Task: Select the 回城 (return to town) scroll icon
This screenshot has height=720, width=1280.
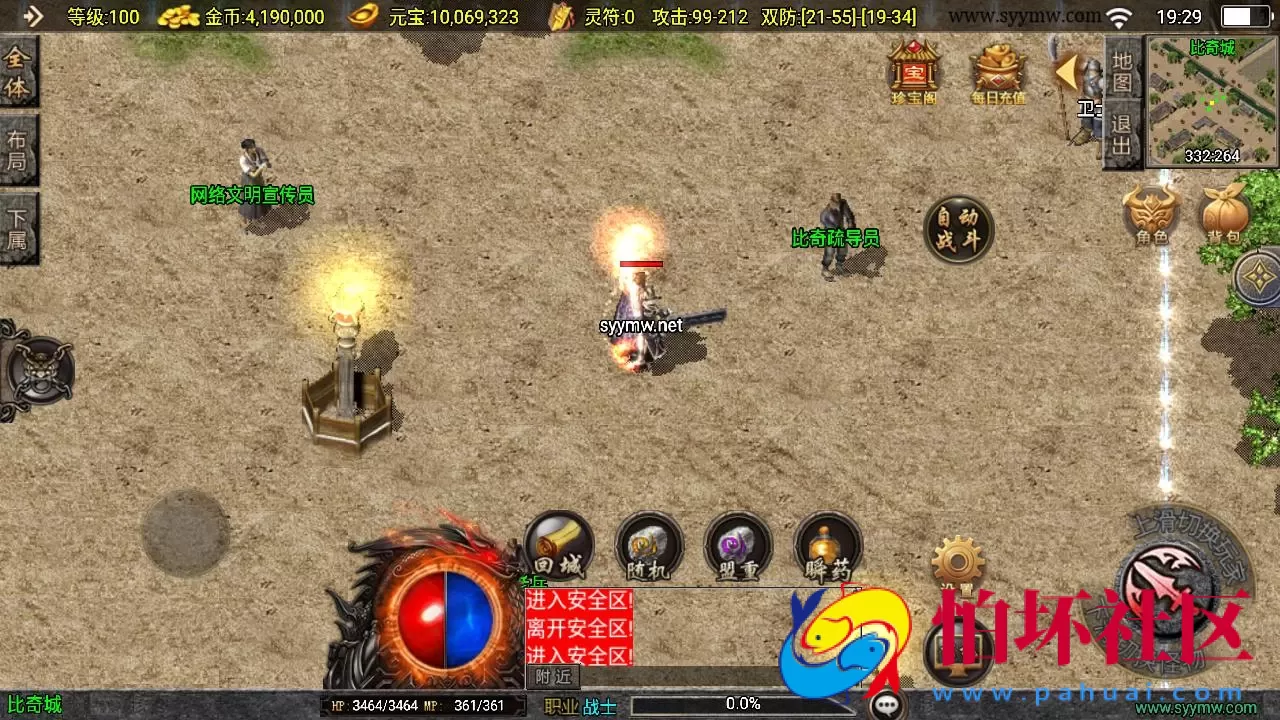Action: pyautogui.click(x=558, y=546)
